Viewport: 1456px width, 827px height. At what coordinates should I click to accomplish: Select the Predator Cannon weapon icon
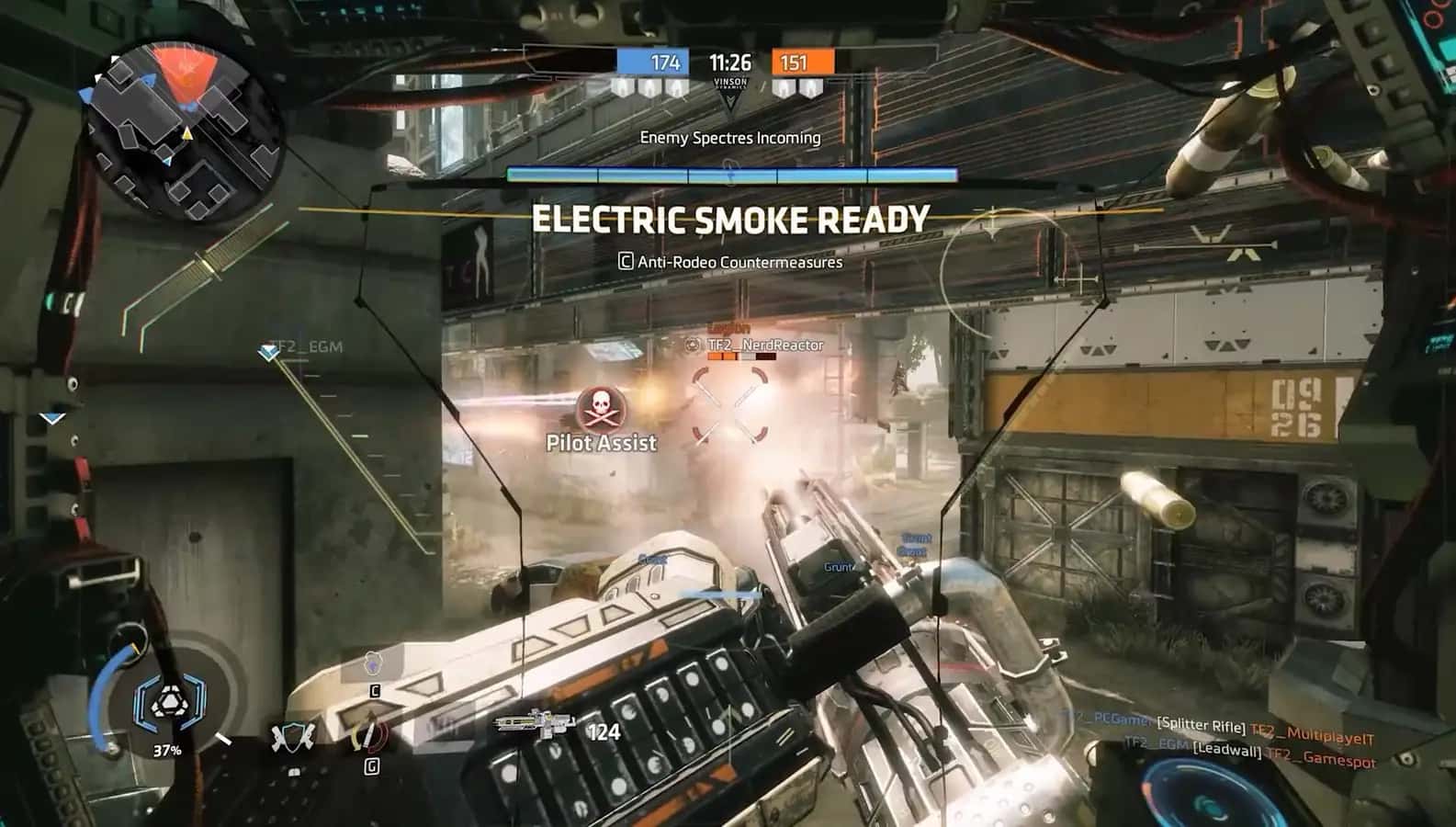(x=534, y=723)
